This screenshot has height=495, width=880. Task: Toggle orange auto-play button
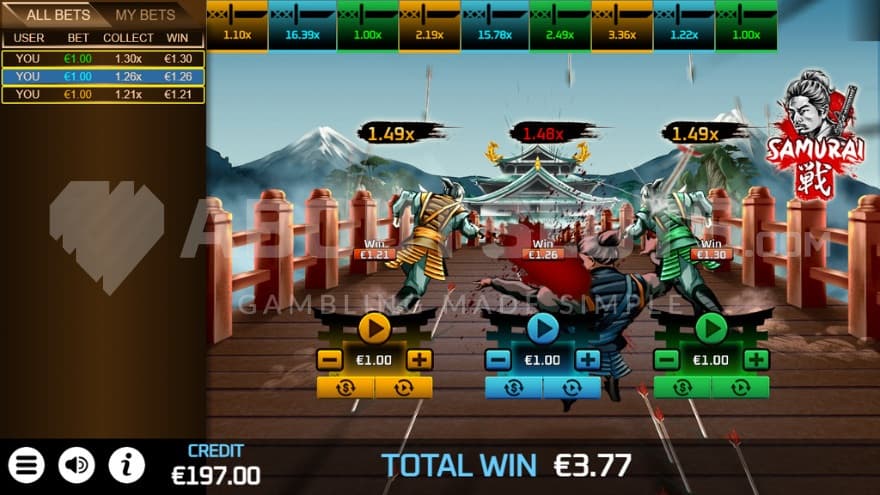click(x=404, y=387)
